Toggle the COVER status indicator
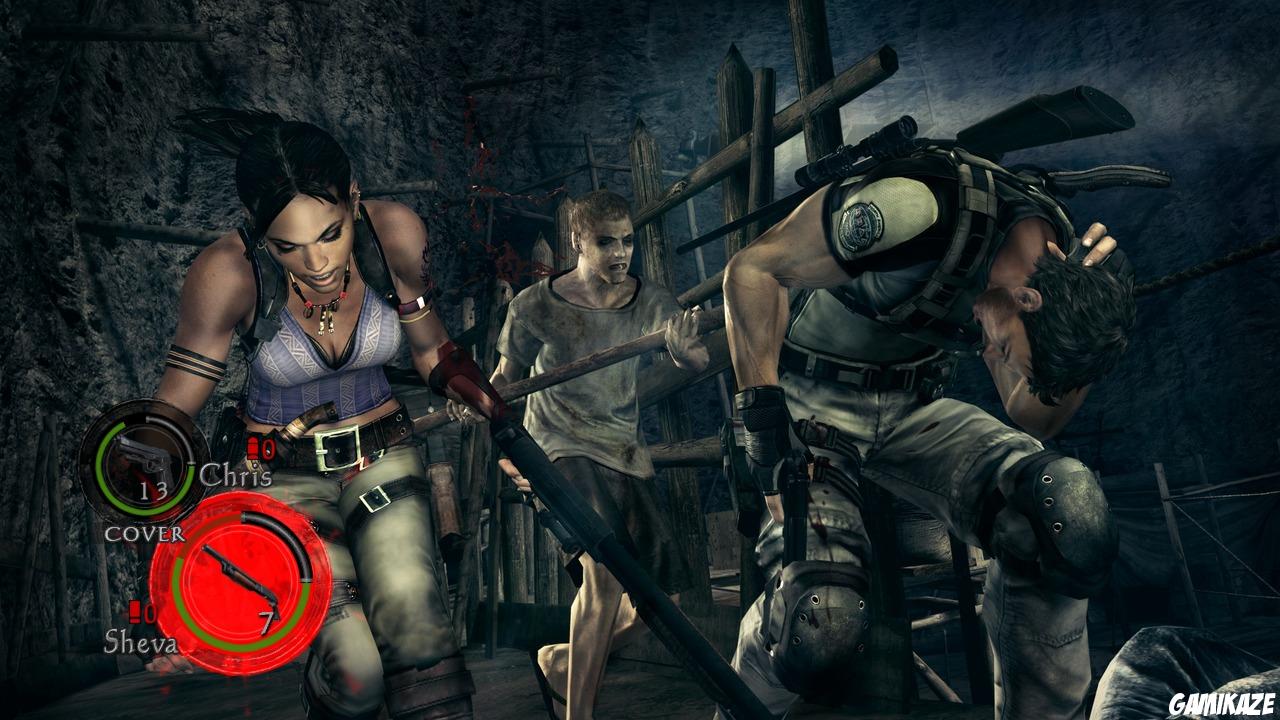Image resolution: width=1280 pixels, height=720 pixels. pyautogui.click(x=146, y=534)
